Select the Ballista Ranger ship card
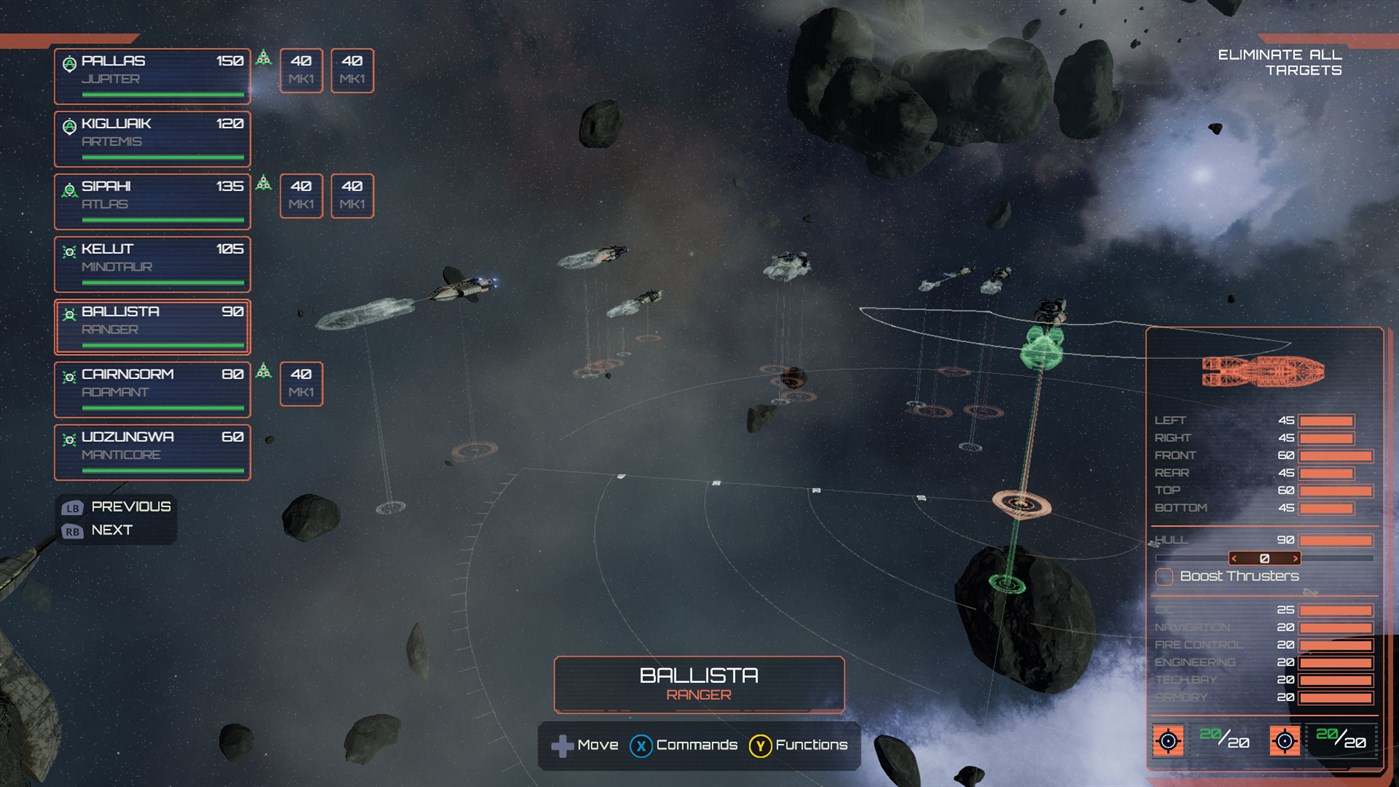This screenshot has width=1399, height=787. (x=152, y=326)
